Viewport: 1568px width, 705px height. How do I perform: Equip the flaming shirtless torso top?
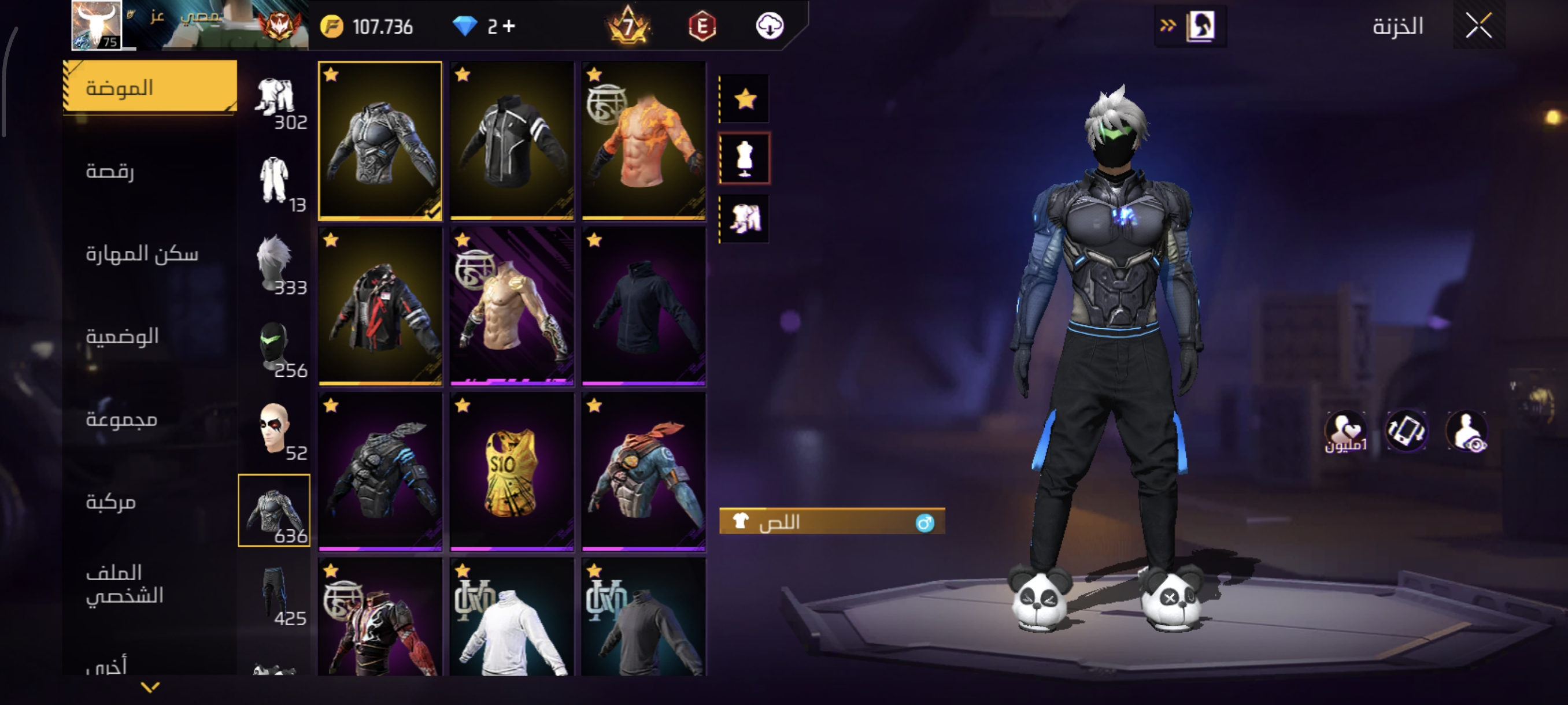(x=644, y=140)
